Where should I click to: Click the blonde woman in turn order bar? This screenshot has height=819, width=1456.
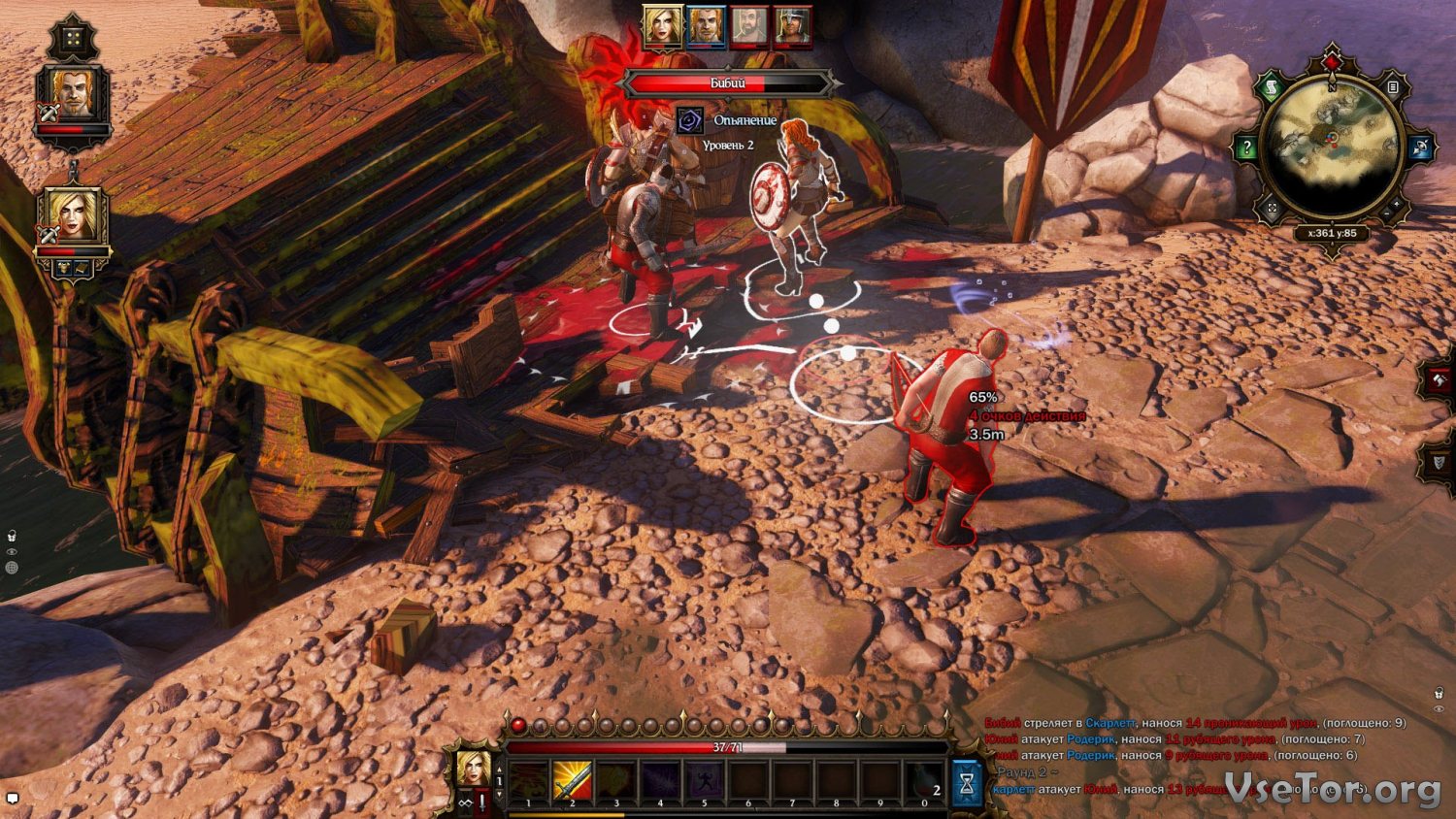tap(662, 26)
